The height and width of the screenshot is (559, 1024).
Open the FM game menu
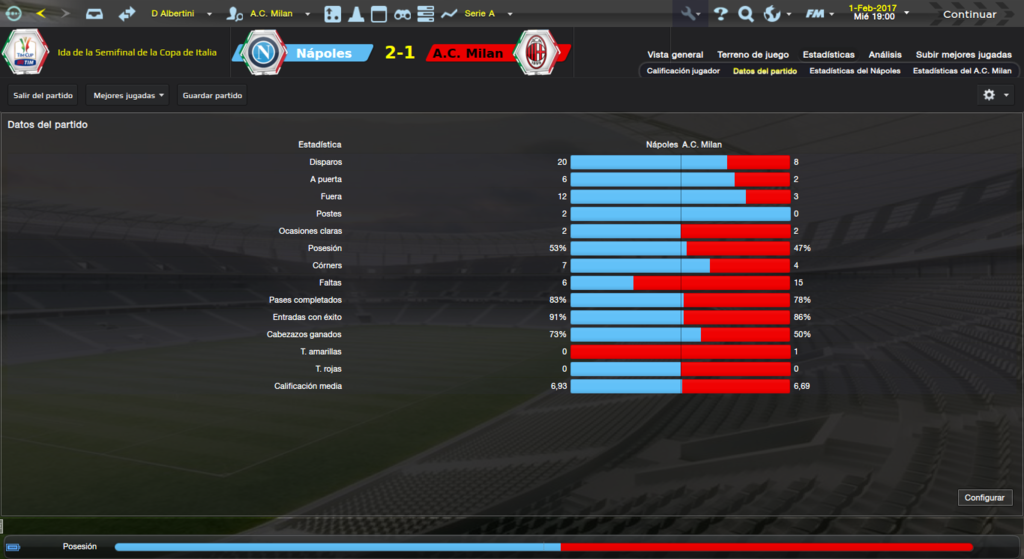(x=819, y=14)
